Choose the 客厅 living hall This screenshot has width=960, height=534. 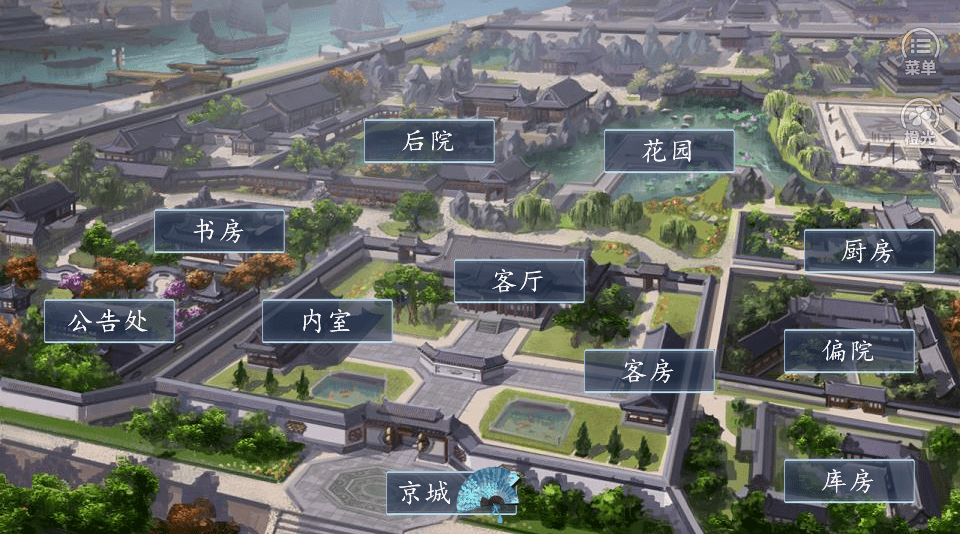pyautogui.click(x=519, y=282)
